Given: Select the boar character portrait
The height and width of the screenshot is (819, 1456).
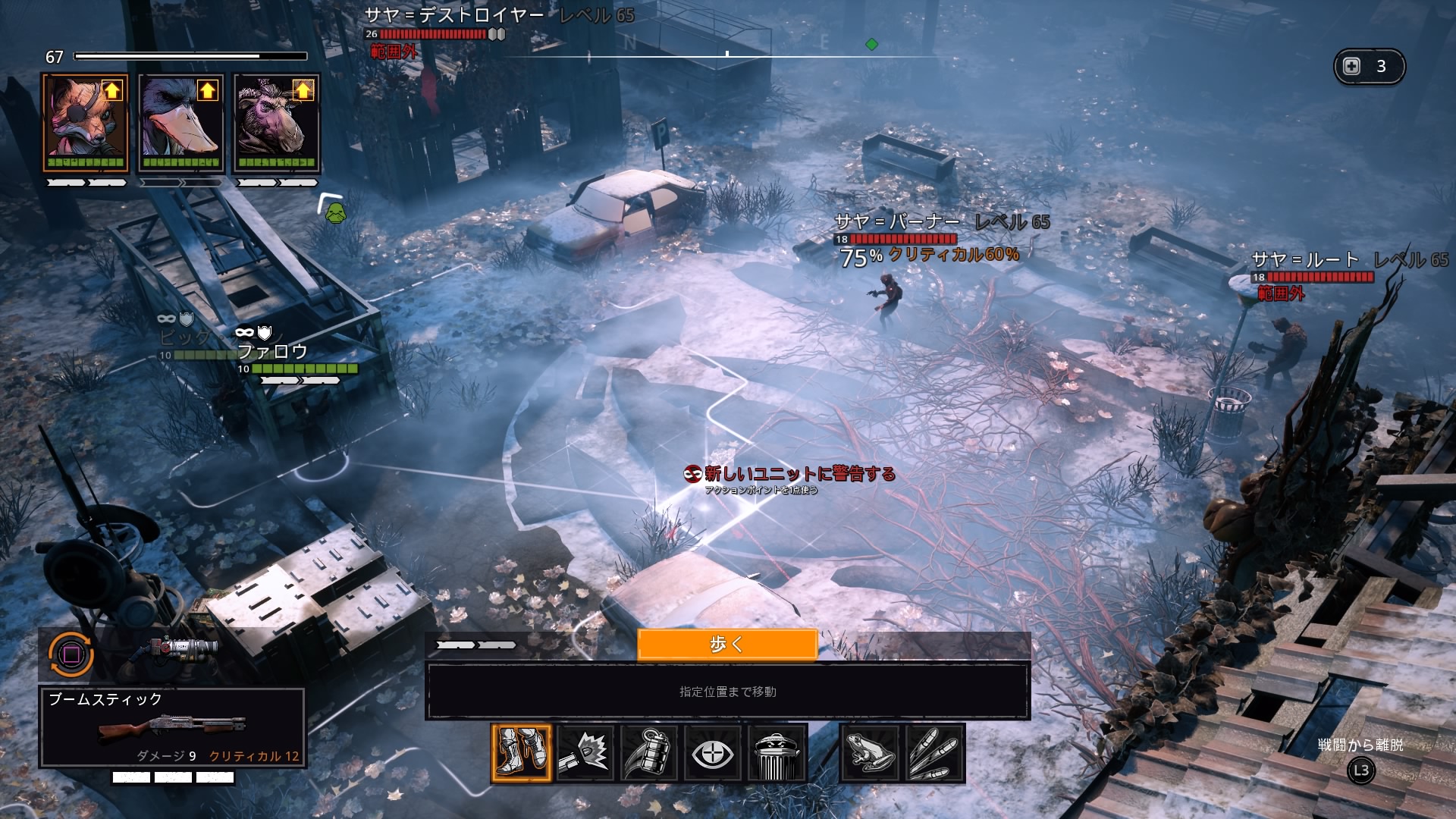Looking at the screenshot, I should [x=276, y=124].
